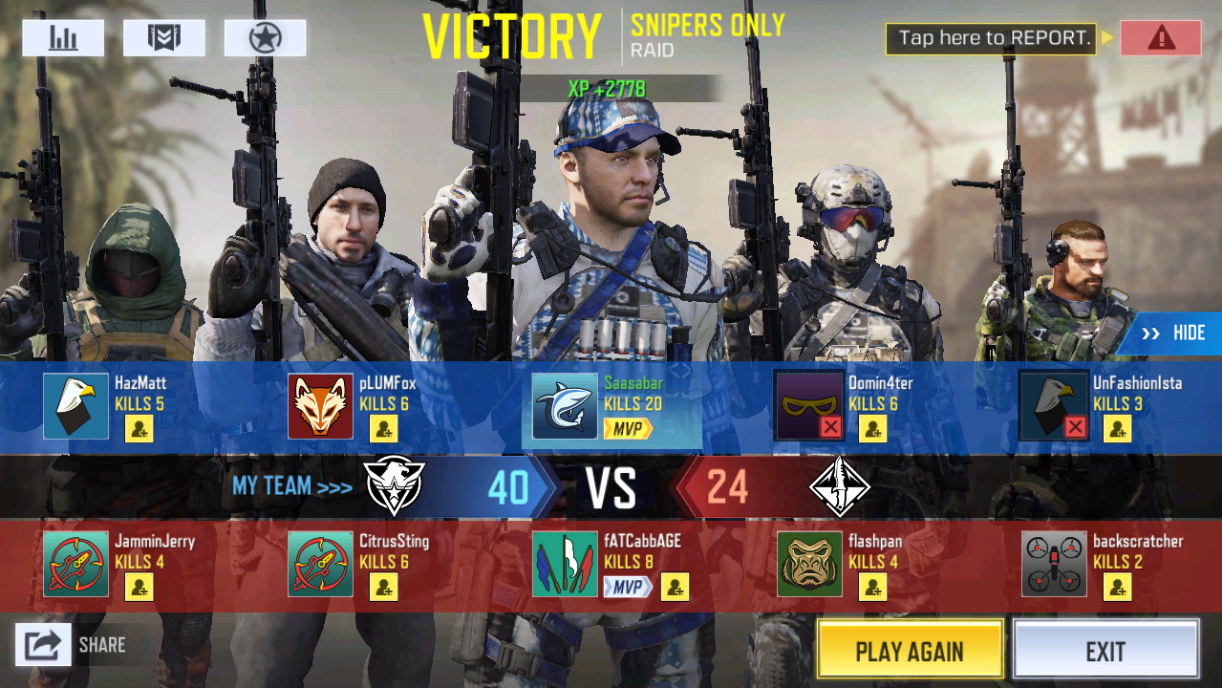The width and height of the screenshot is (1222, 688).
Task: Click Play Again to start another match
Action: pos(909,651)
